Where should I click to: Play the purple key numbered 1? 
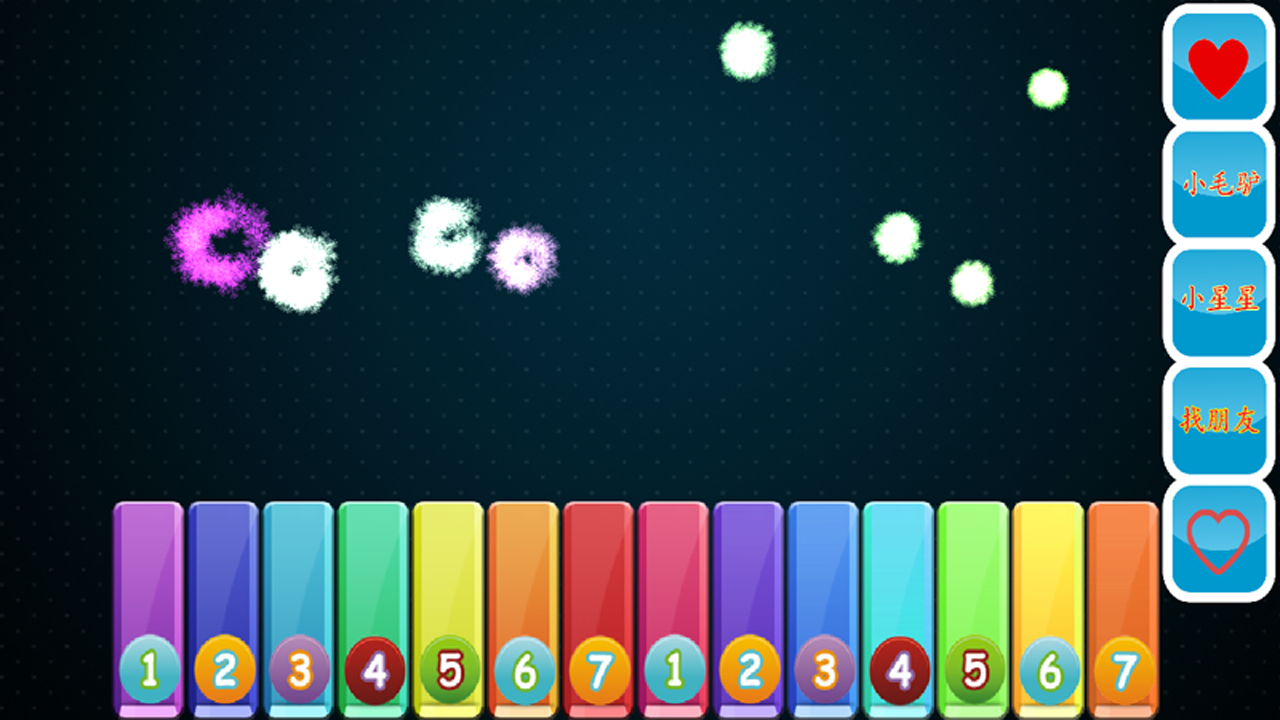coord(149,600)
